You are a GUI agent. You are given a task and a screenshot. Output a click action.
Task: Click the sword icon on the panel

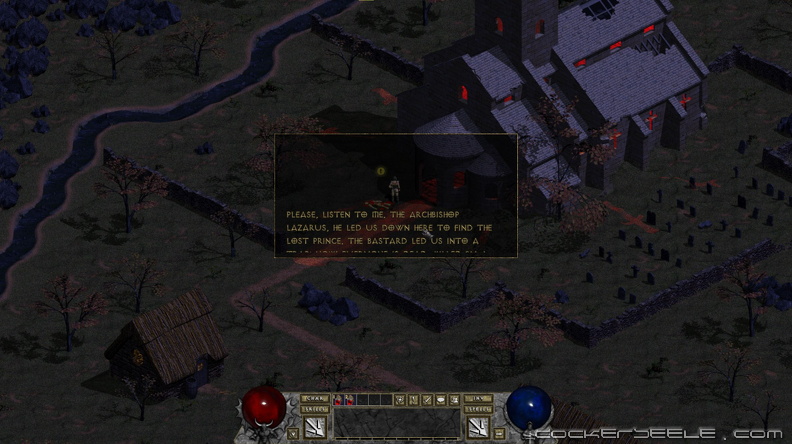[x=427, y=399]
